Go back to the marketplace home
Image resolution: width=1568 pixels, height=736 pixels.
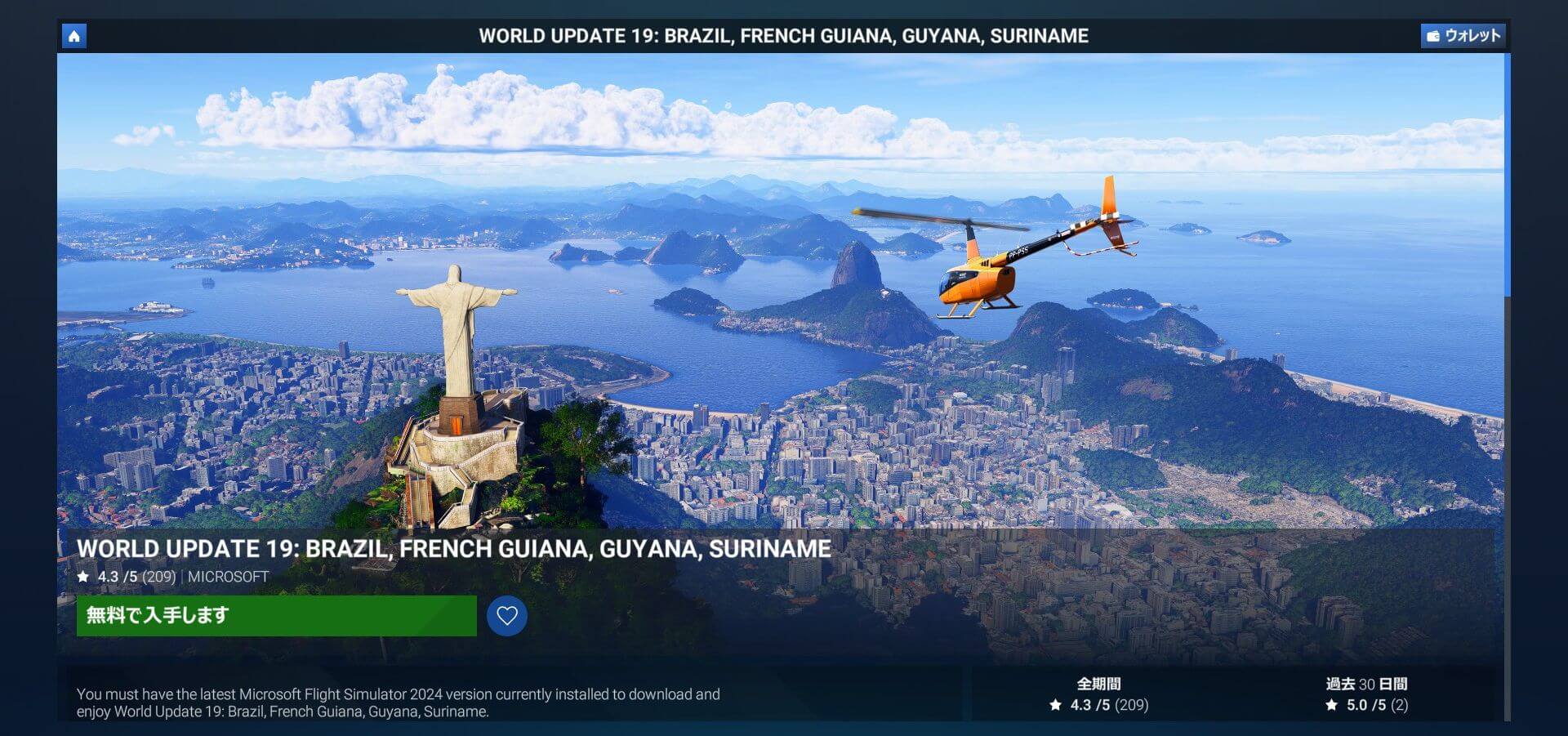click(x=74, y=36)
